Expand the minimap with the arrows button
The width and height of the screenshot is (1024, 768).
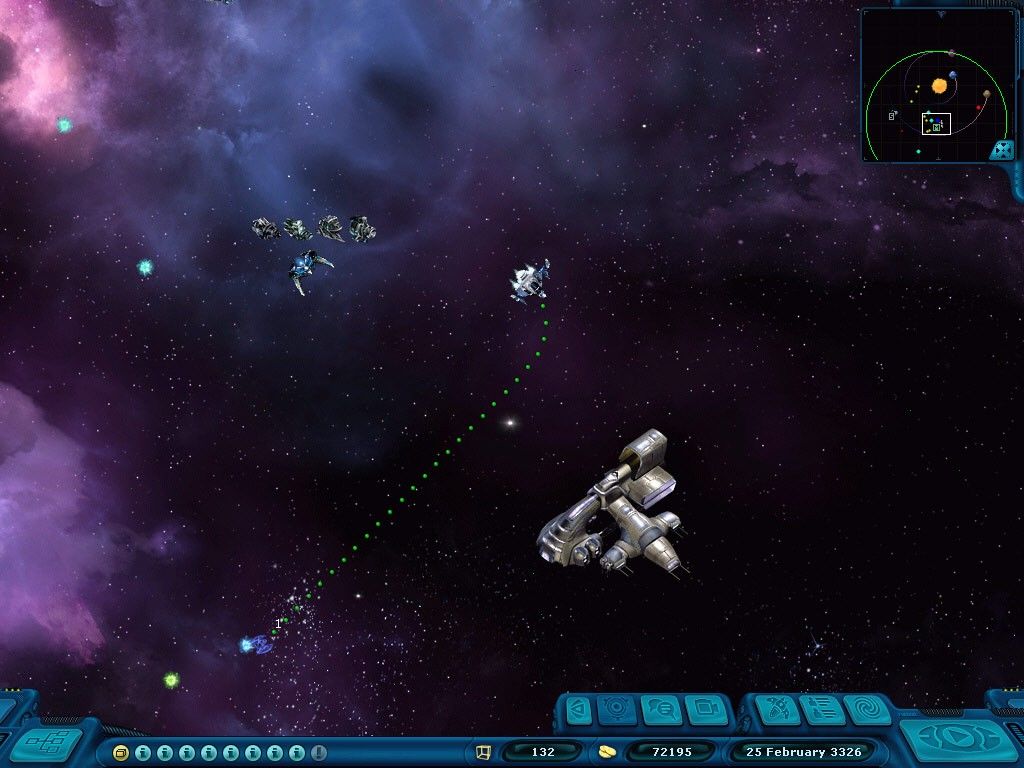coord(1002,150)
